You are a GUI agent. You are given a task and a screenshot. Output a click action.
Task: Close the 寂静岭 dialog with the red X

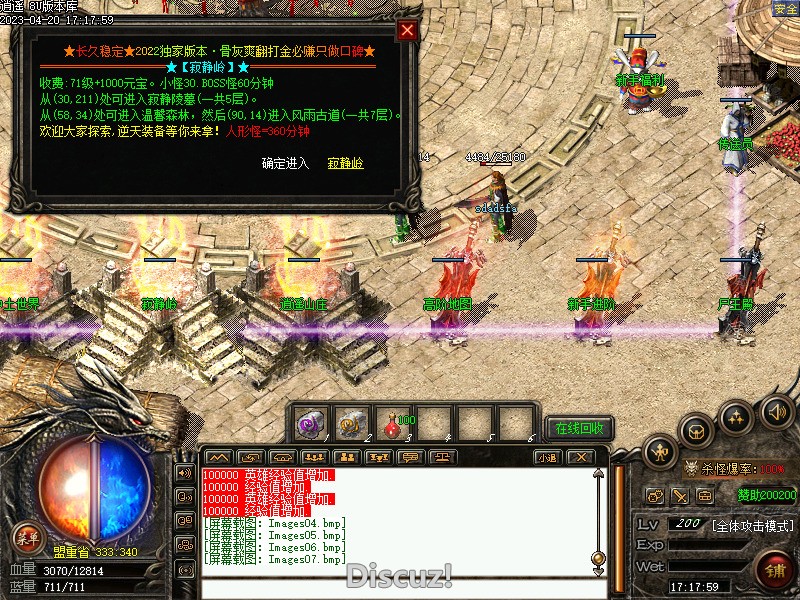pos(407,30)
